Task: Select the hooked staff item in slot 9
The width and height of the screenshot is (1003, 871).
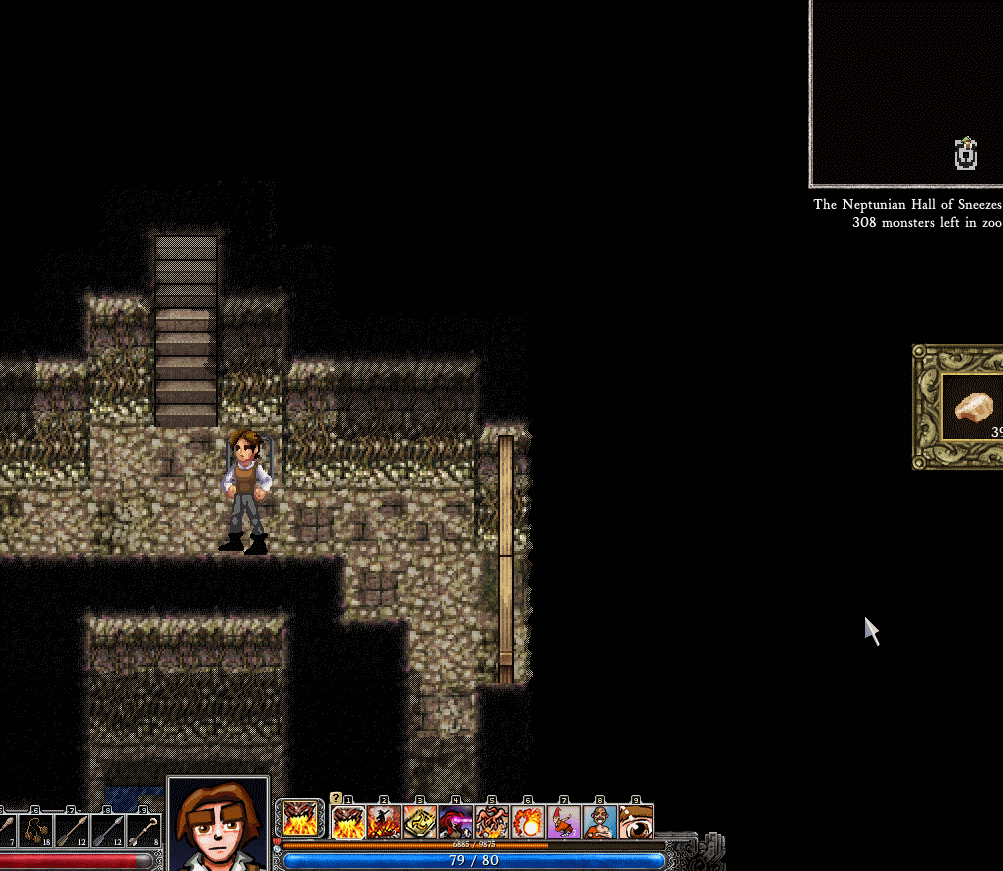Action: 144,831
